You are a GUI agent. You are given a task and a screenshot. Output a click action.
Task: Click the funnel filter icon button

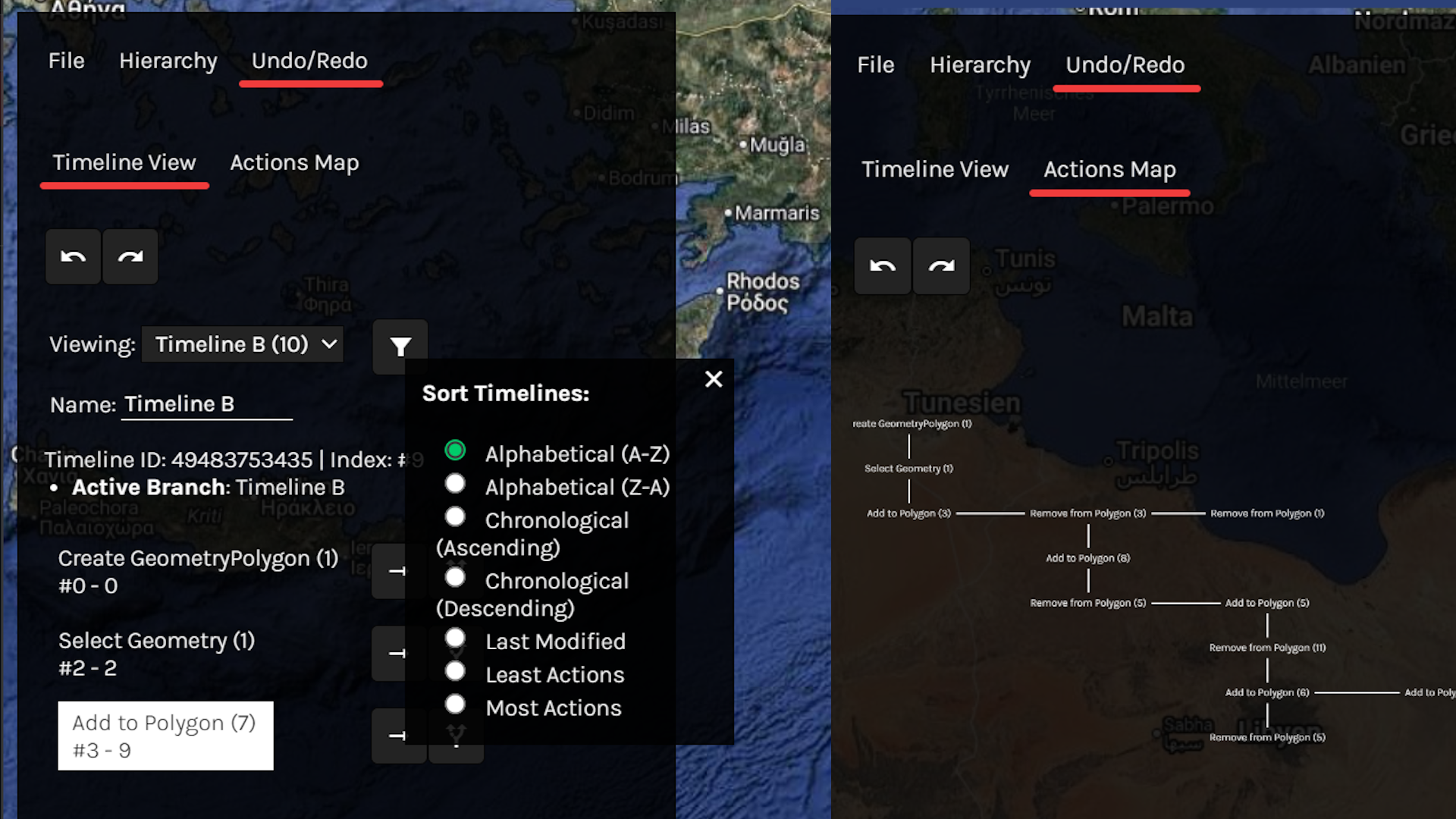tap(400, 347)
